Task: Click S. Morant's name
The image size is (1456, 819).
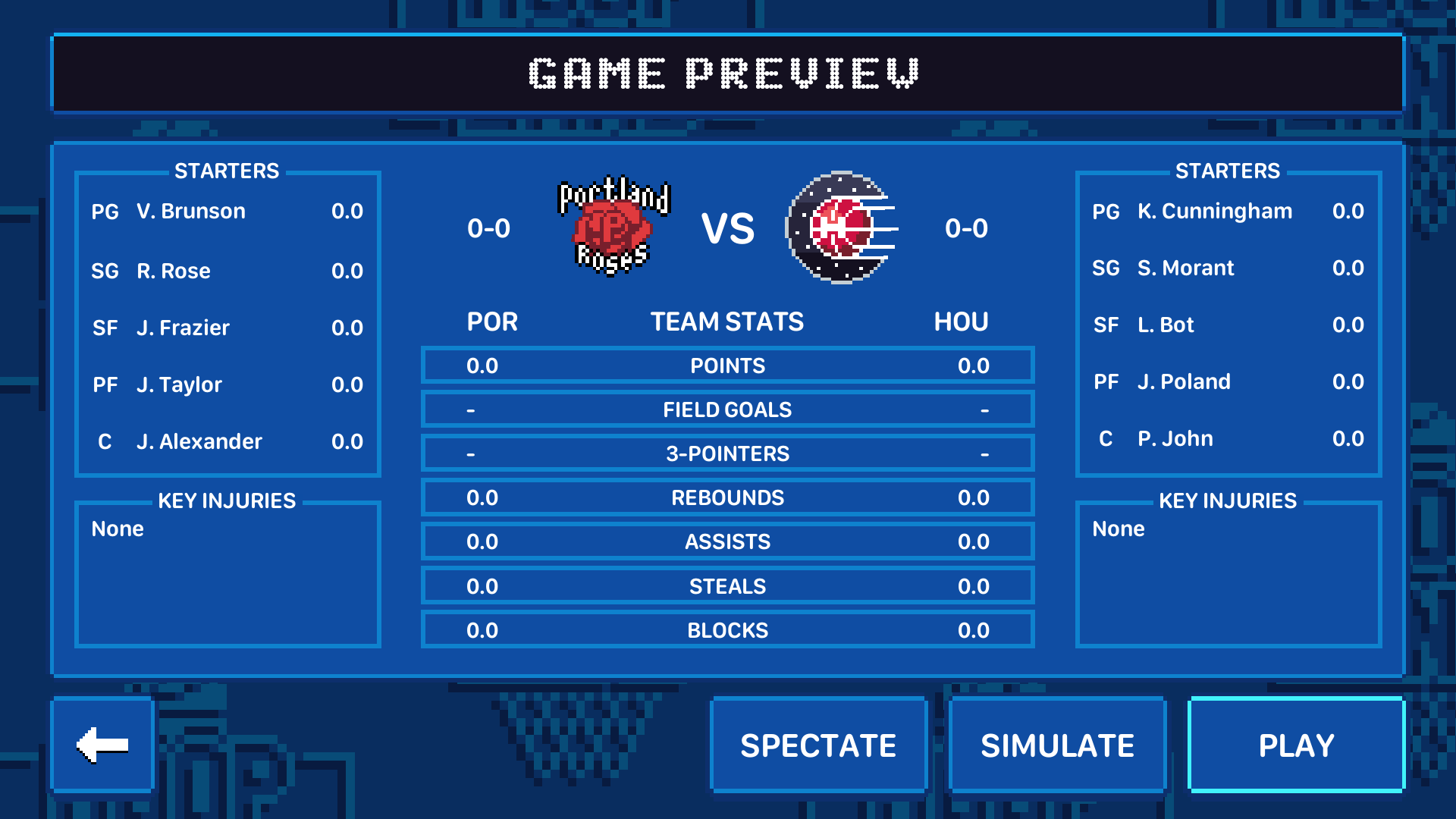Action: coord(1184,268)
